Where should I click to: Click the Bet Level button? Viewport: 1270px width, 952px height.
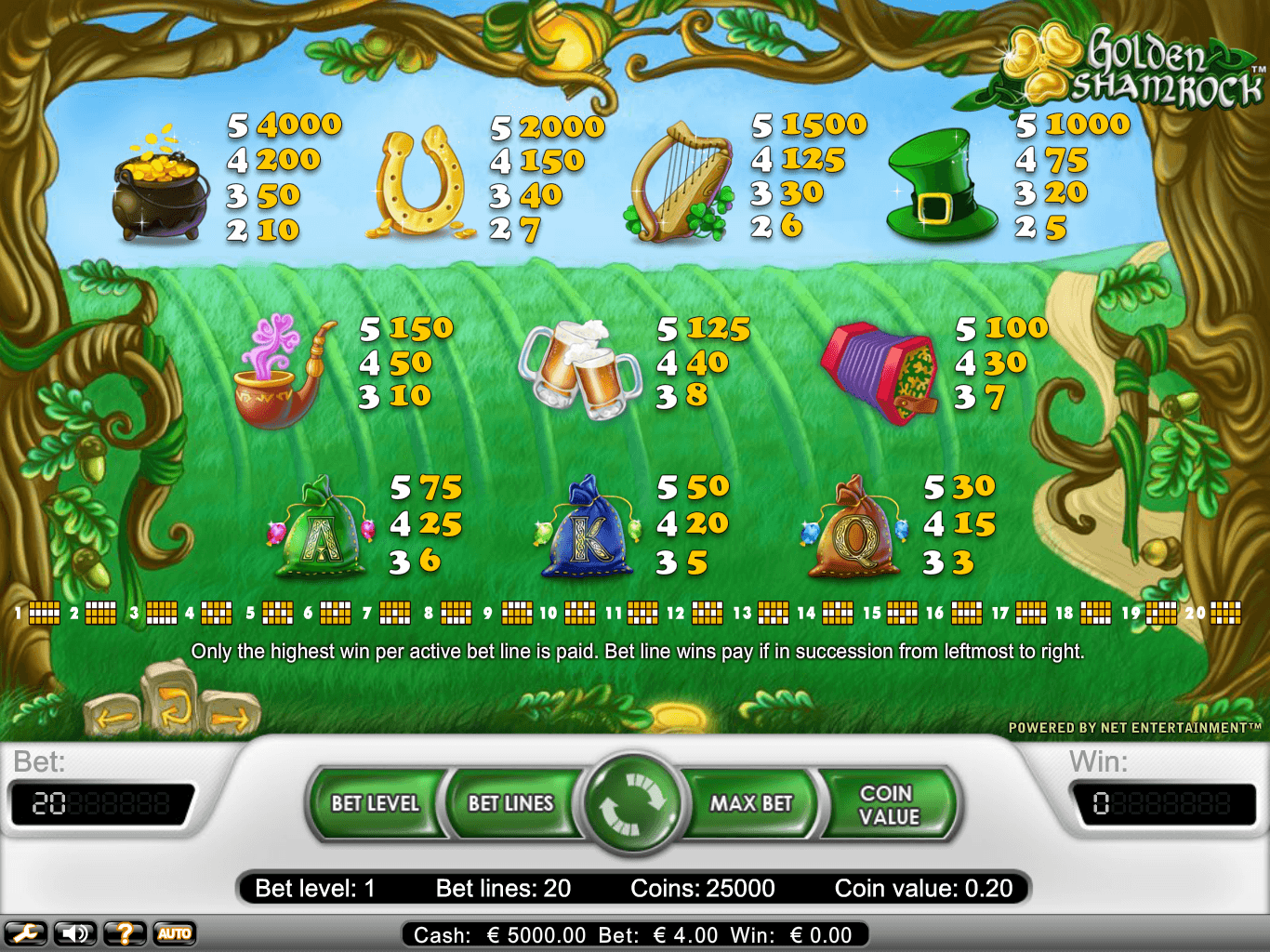(x=376, y=803)
